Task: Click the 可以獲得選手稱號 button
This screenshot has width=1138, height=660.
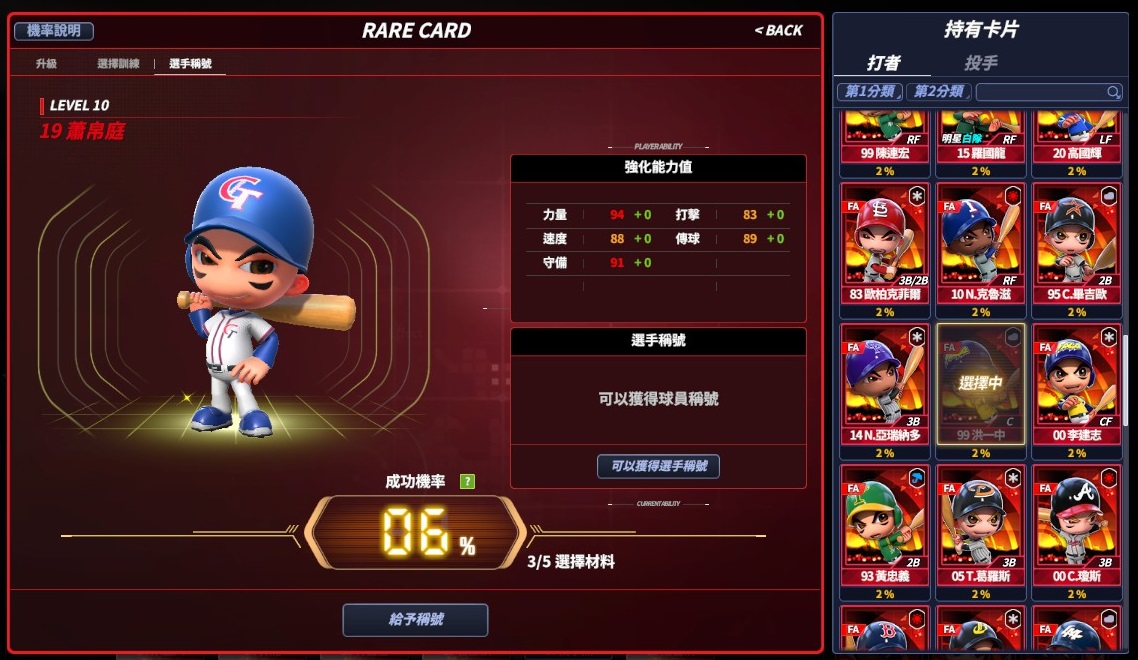Action: pos(658,466)
